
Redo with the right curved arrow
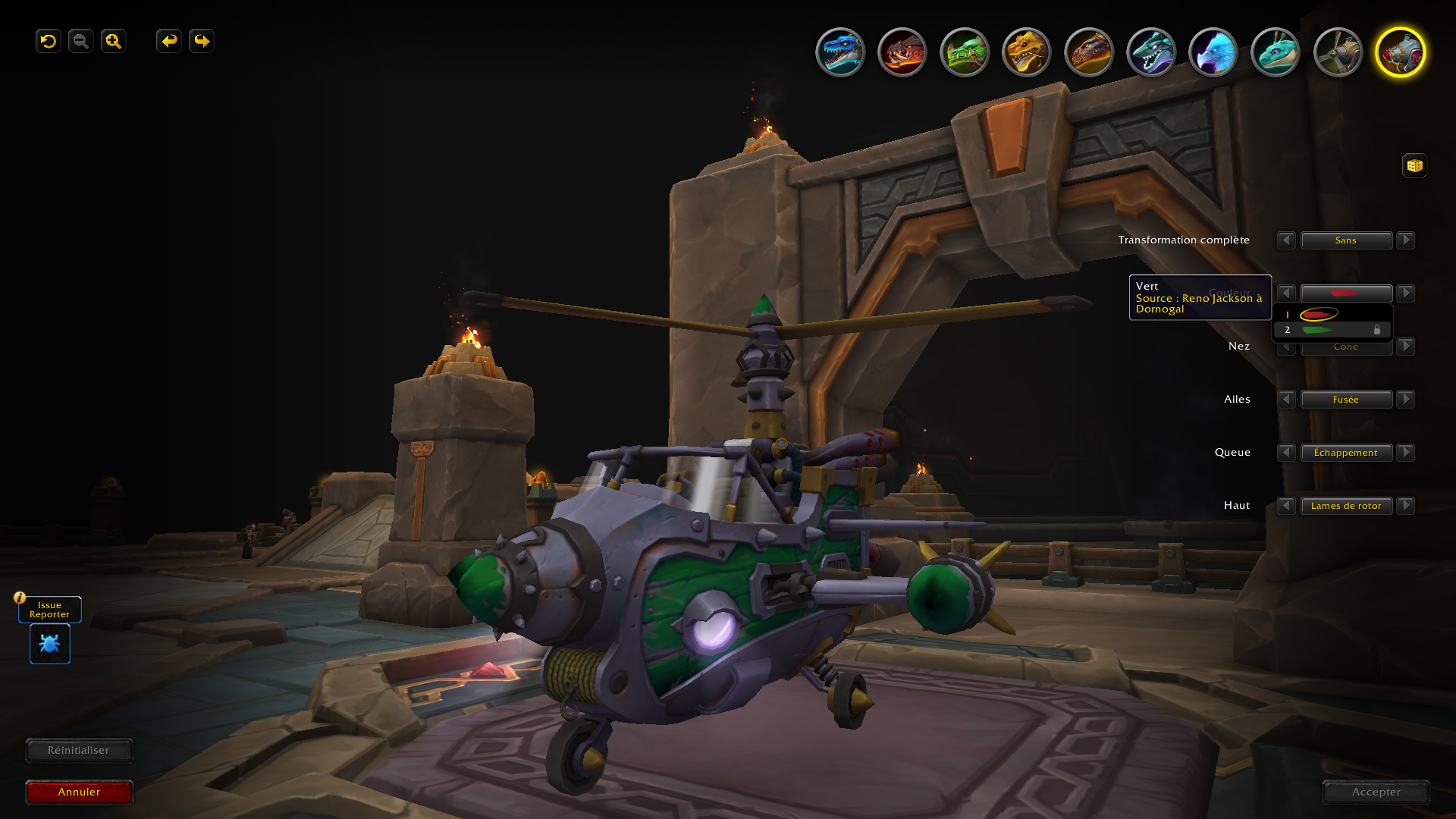coord(202,41)
